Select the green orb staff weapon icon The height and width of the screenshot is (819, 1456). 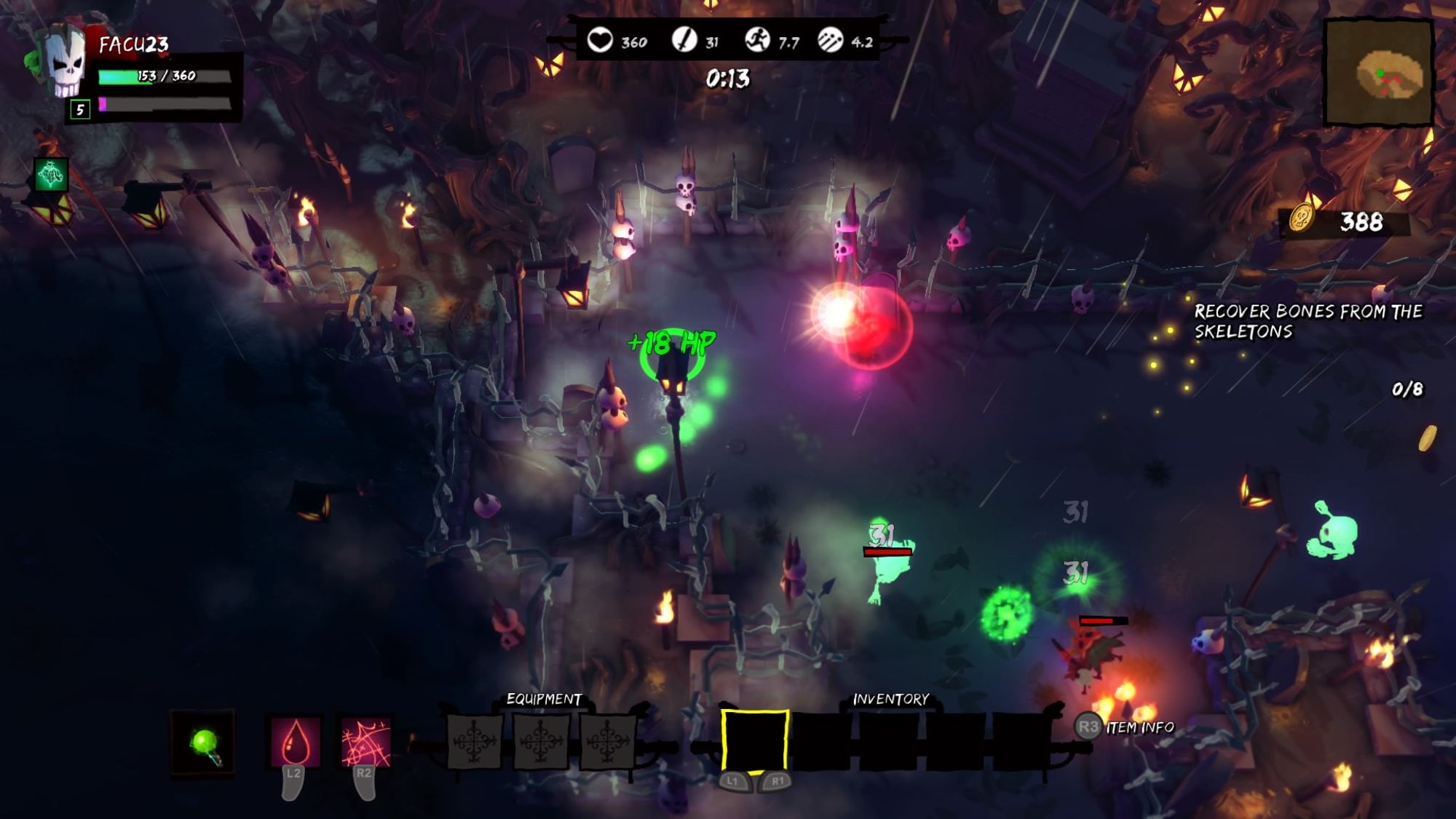point(203,743)
